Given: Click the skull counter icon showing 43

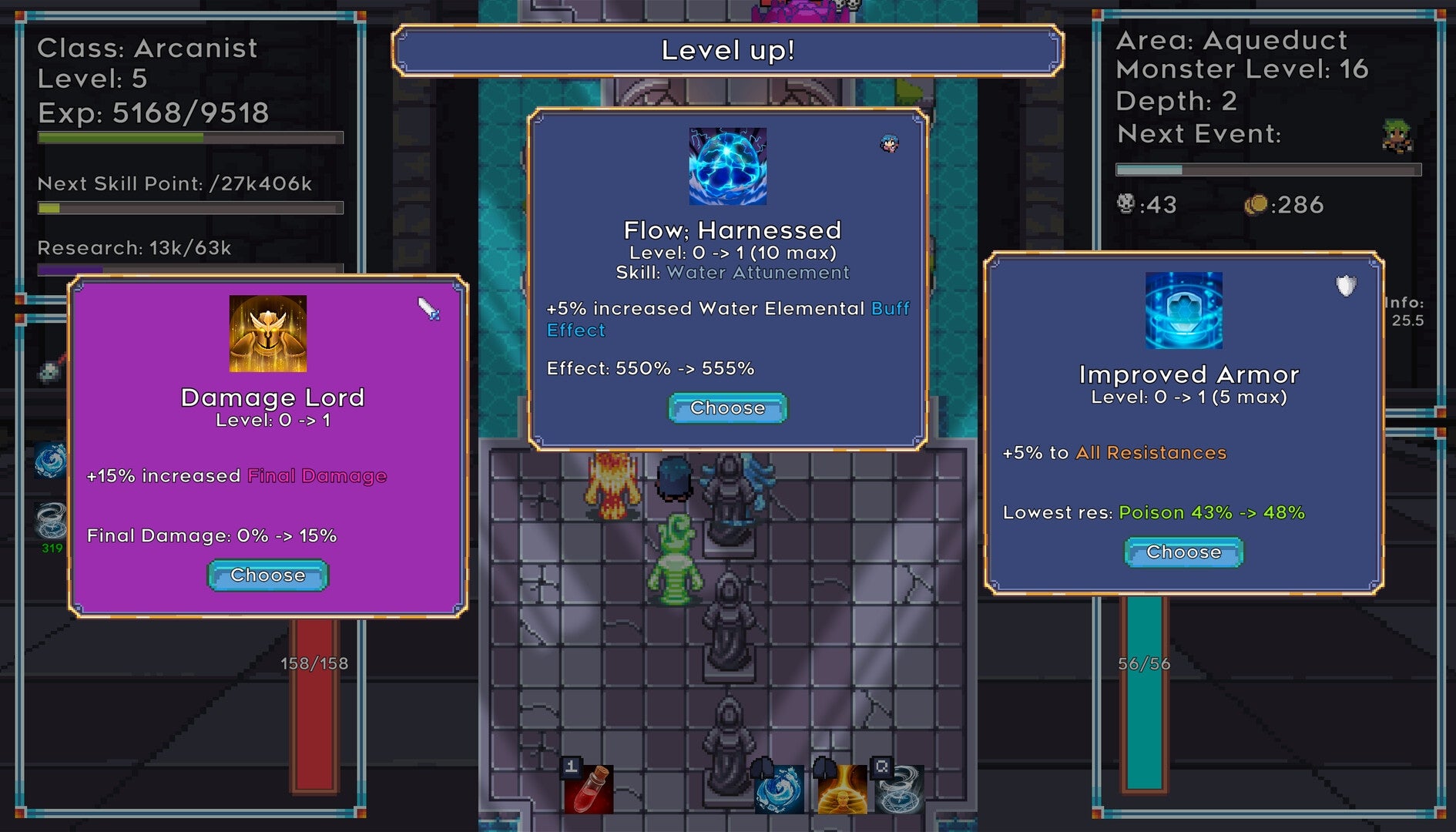Looking at the screenshot, I should pos(1127,205).
